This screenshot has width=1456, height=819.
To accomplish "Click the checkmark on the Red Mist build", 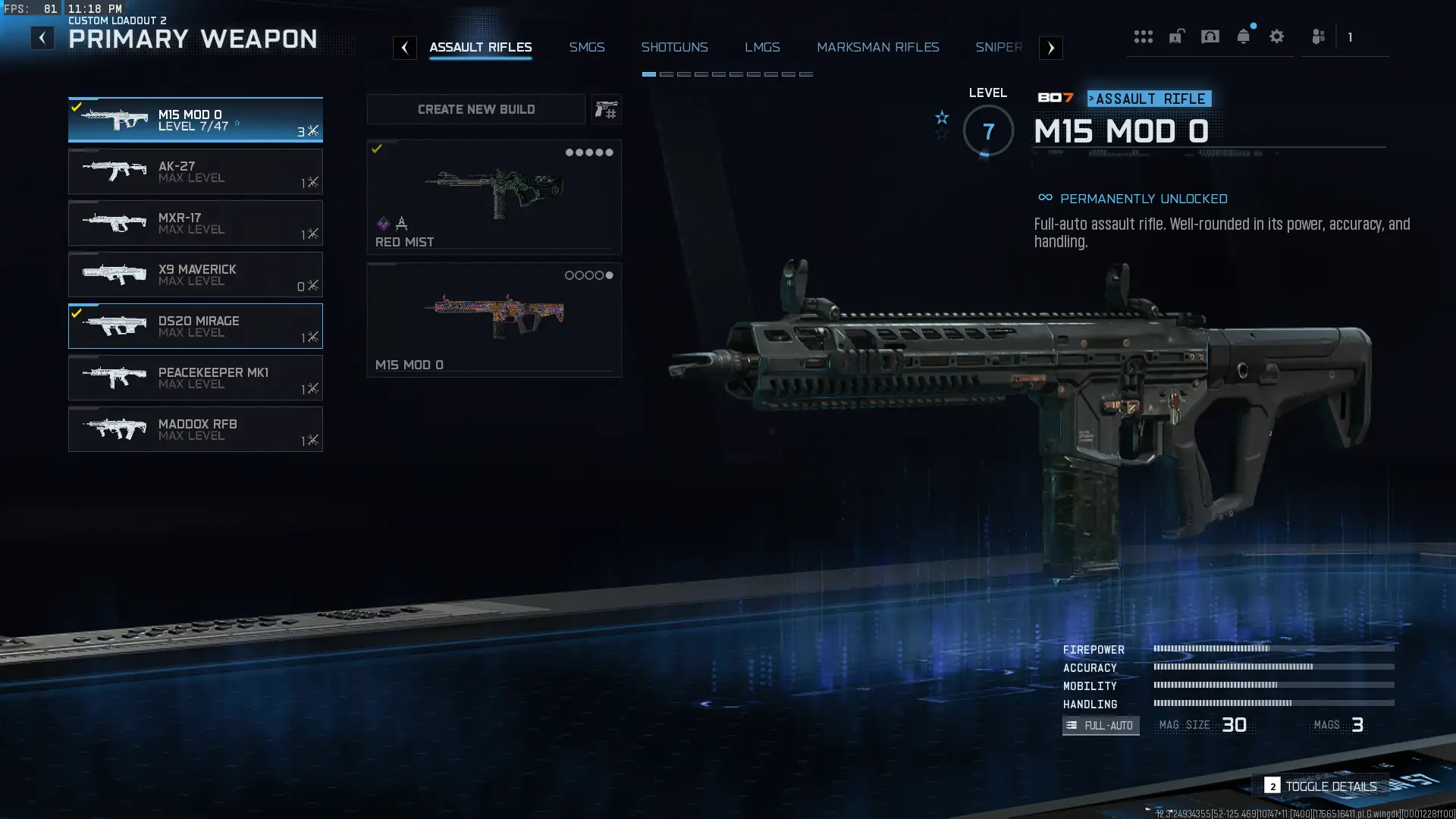I will 376,149.
